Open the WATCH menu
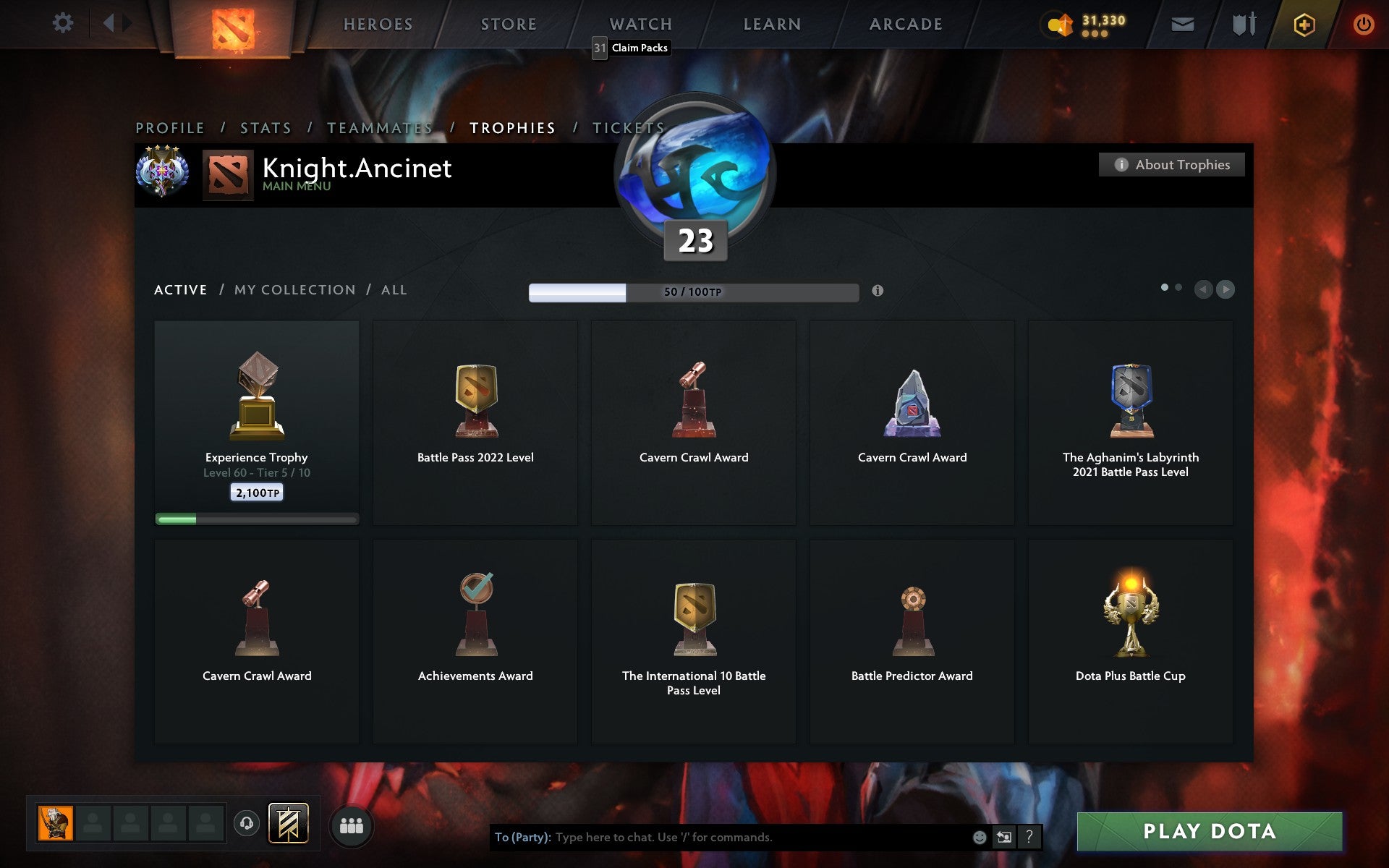 (640, 23)
